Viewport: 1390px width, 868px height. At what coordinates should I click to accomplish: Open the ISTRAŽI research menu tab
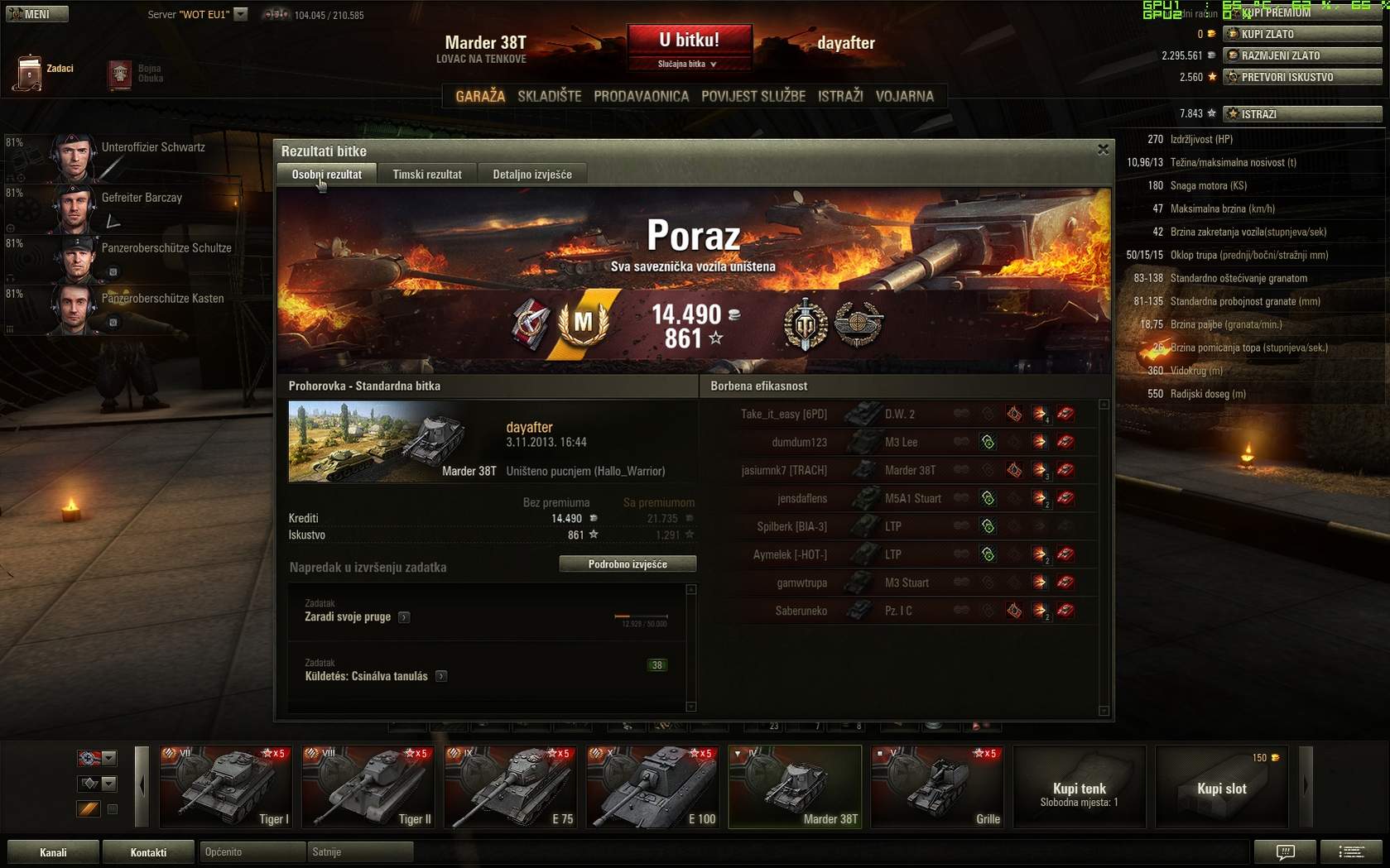840,96
